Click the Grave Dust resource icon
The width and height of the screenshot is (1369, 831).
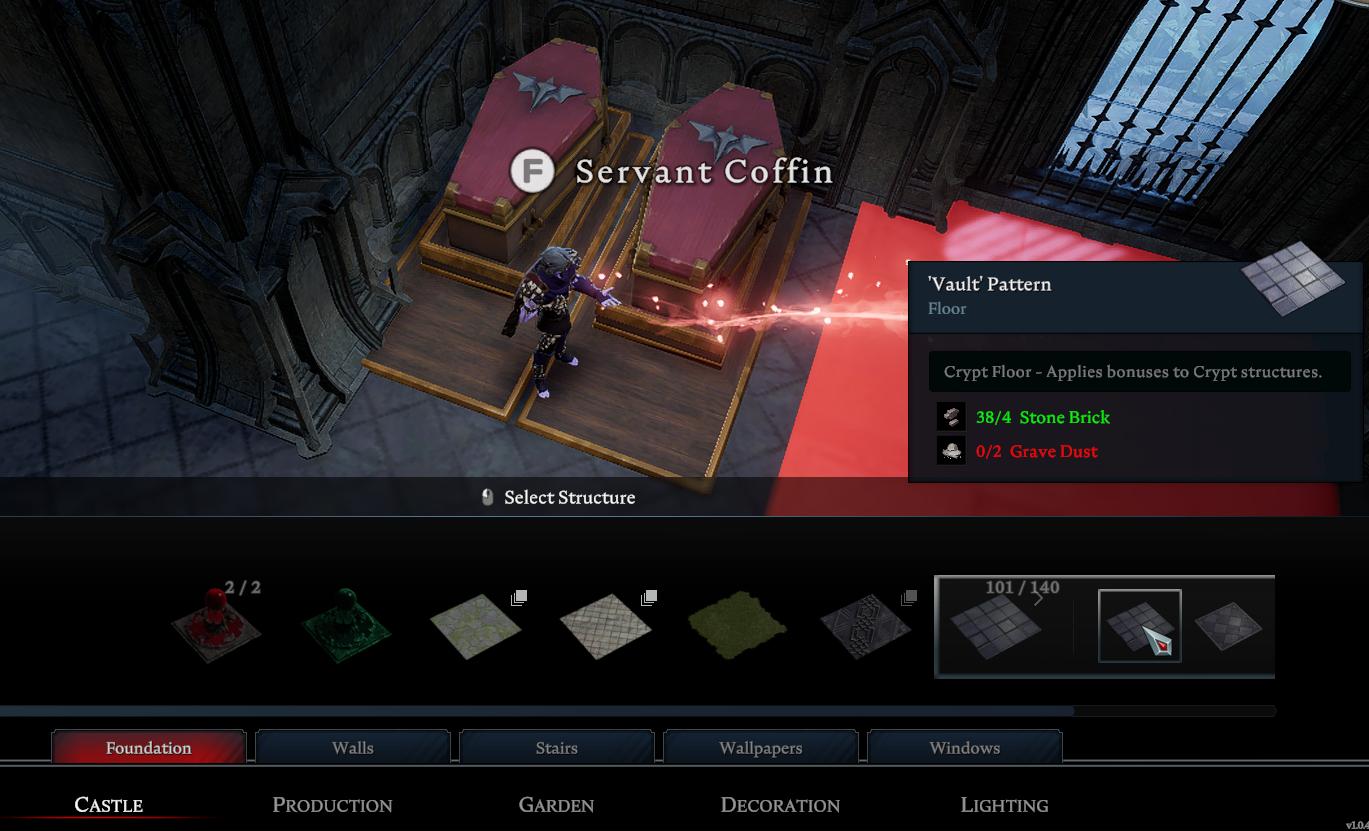[x=950, y=449]
